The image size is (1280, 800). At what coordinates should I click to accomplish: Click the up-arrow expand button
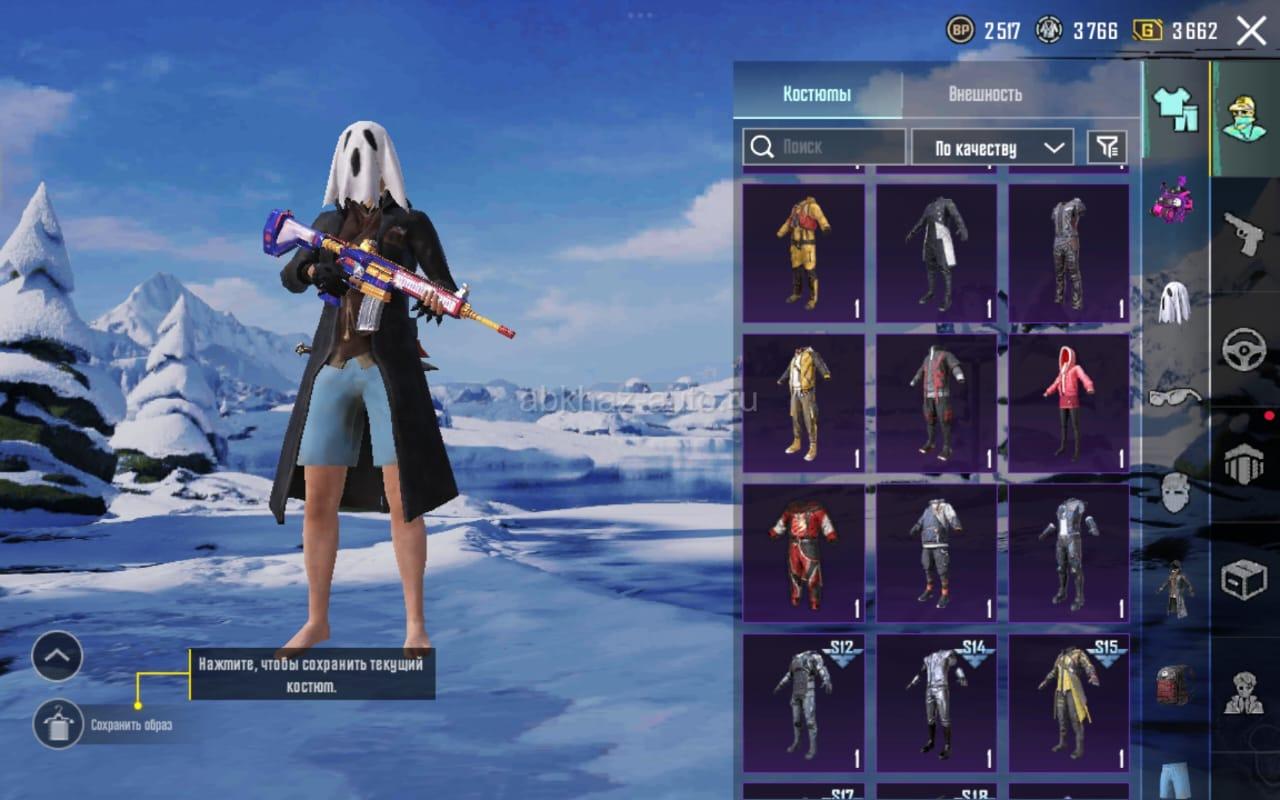[x=57, y=656]
